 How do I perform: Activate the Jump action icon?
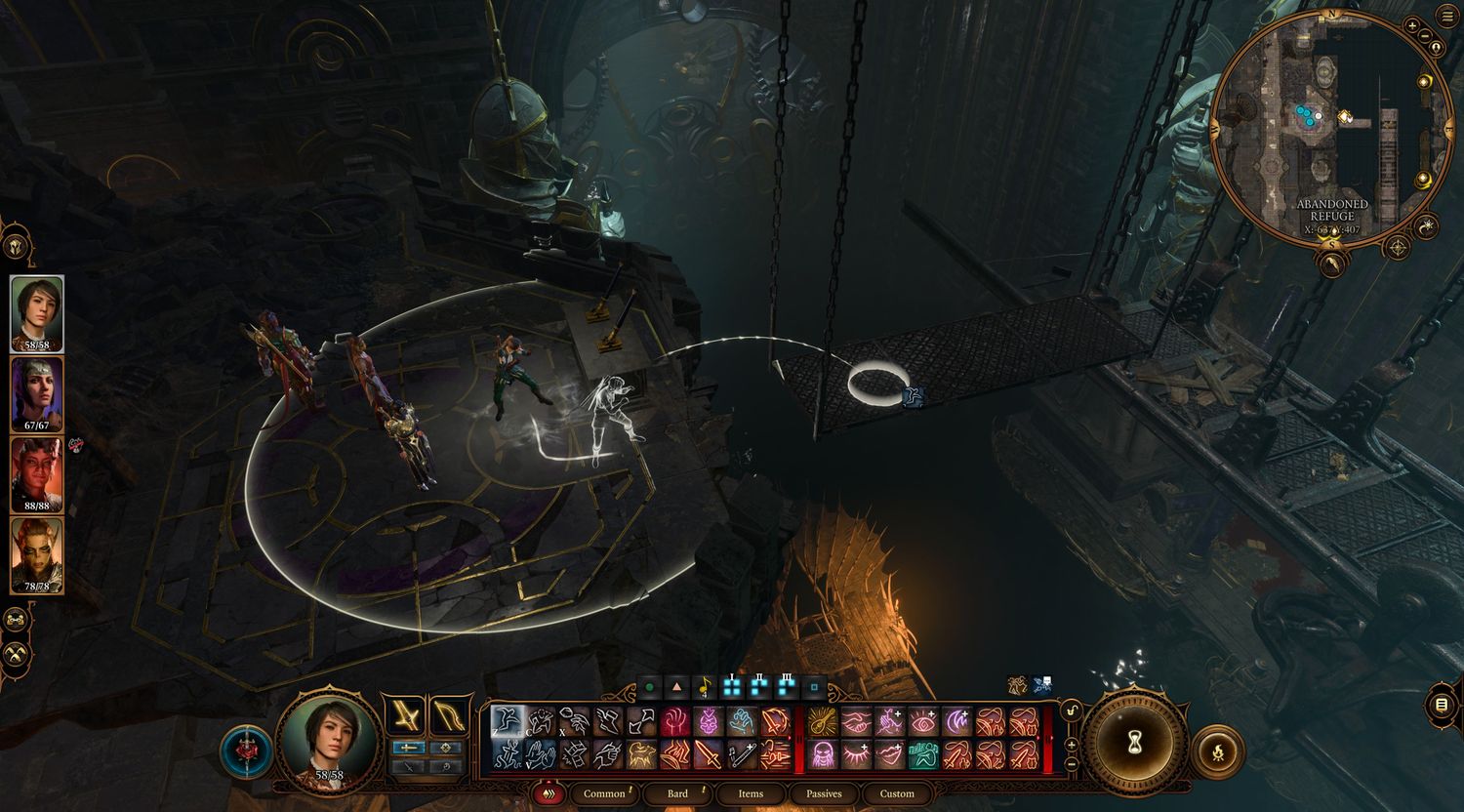point(507,721)
